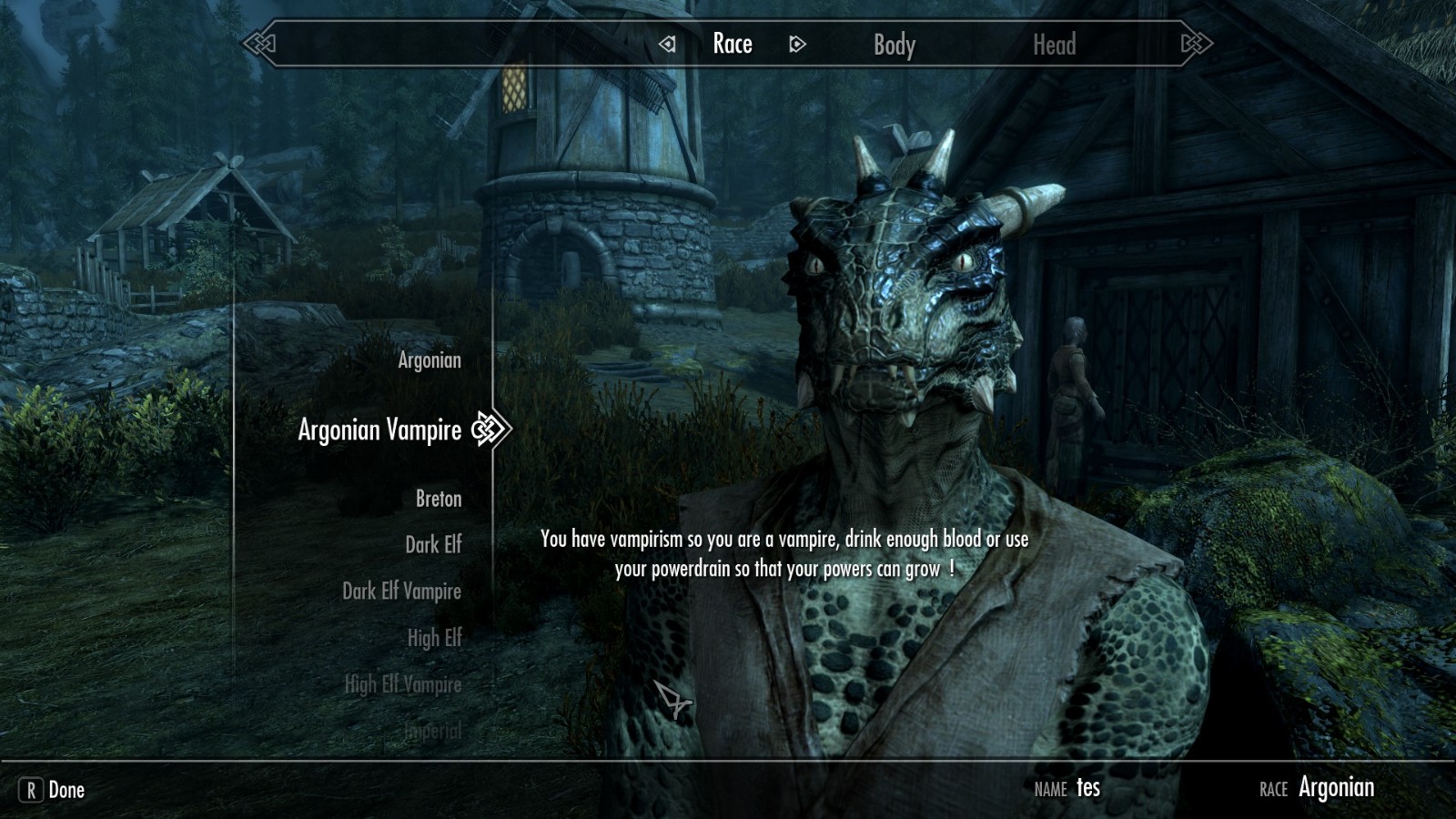Open the Head tab

(1054, 45)
